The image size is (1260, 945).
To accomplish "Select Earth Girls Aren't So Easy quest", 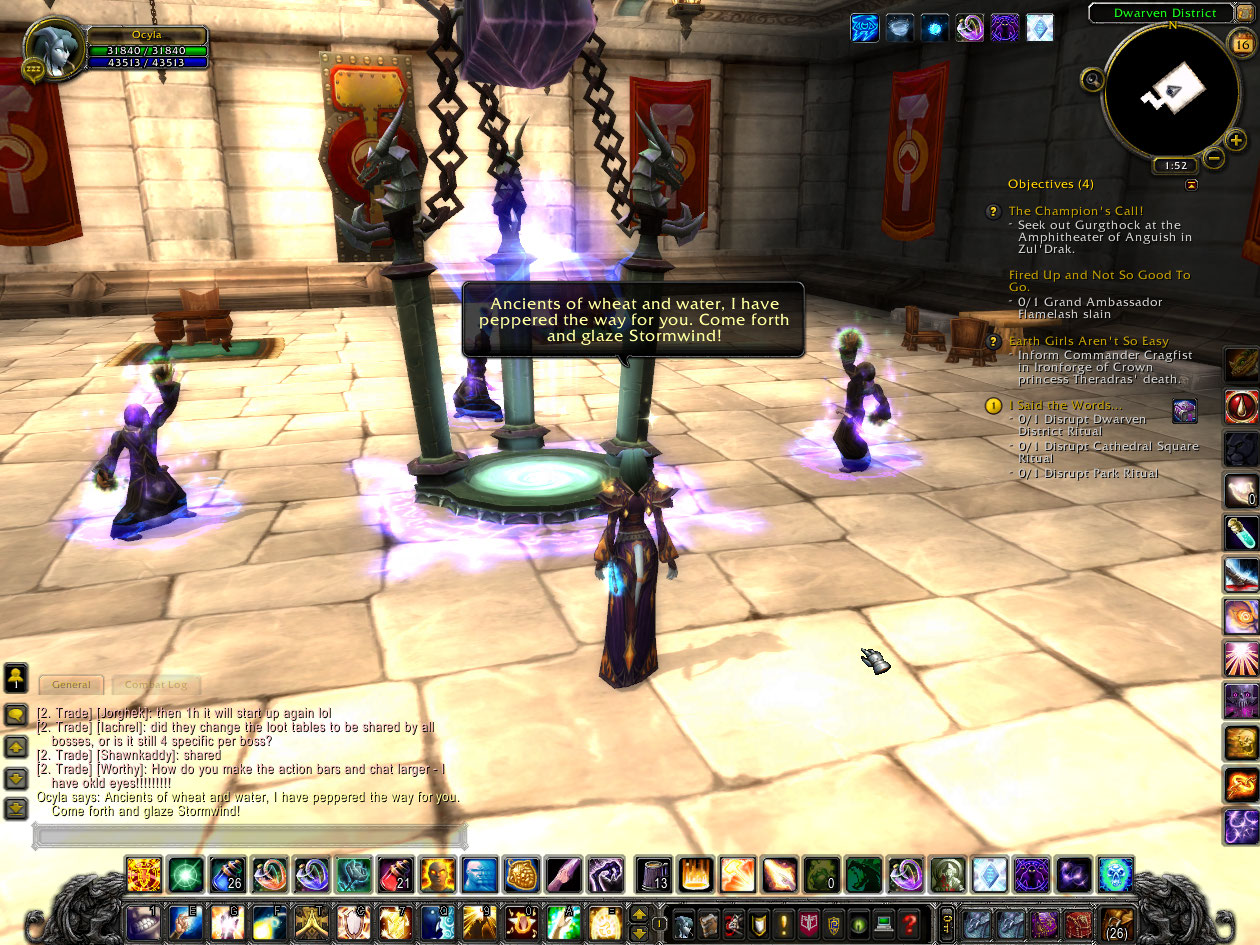I will point(1088,341).
